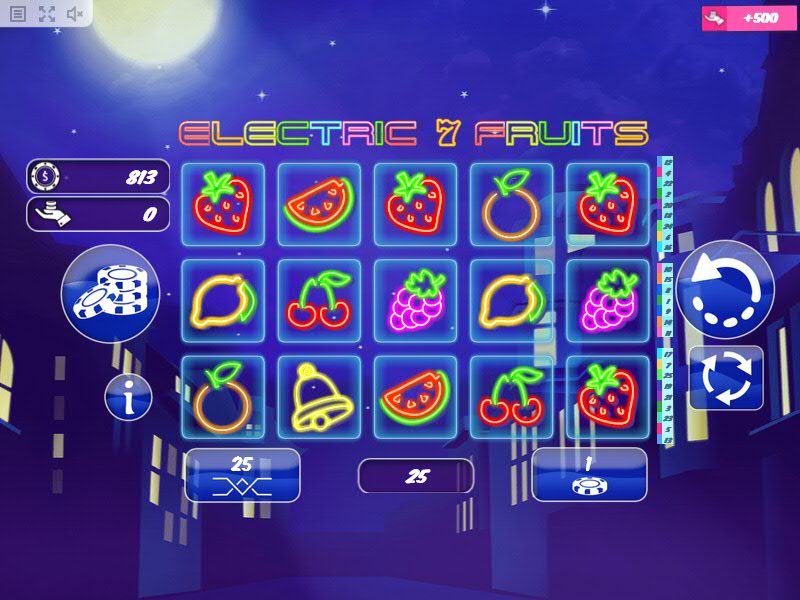Image resolution: width=800 pixels, height=600 pixels.
Task: Adjust the coin value chip button
Action: pyautogui.click(x=589, y=474)
